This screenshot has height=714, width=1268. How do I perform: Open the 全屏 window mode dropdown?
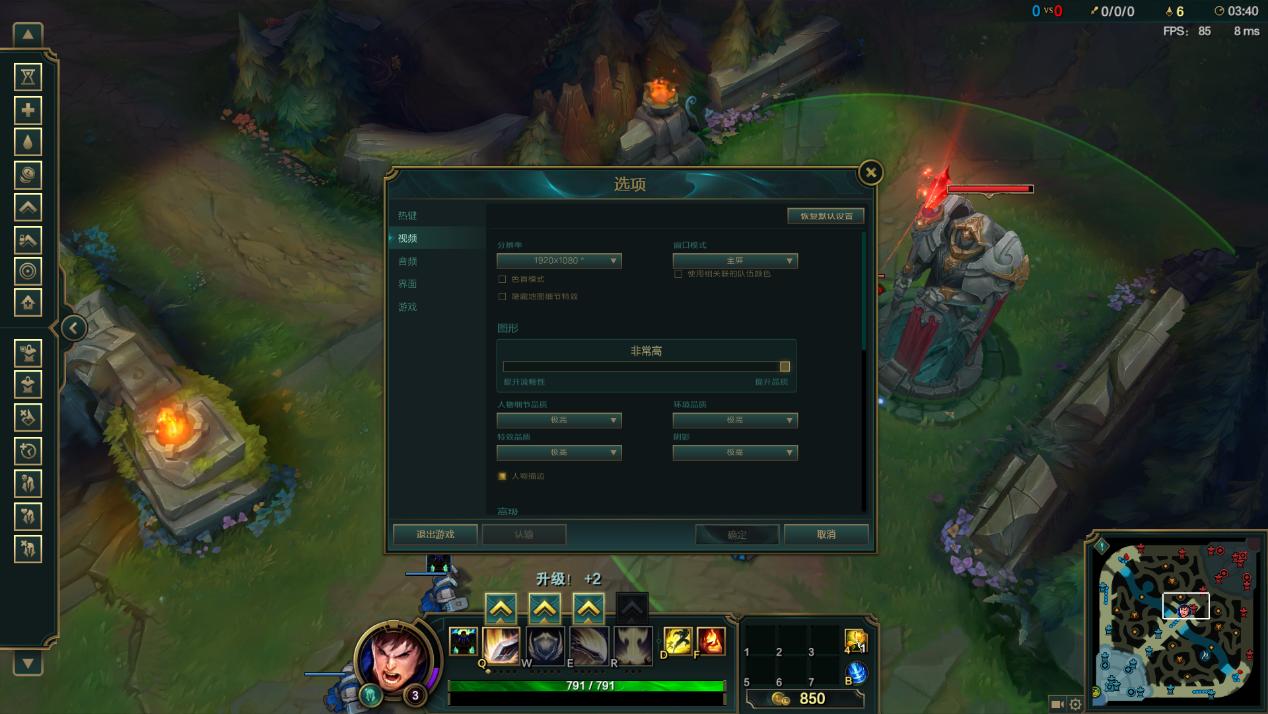[735, 261]
